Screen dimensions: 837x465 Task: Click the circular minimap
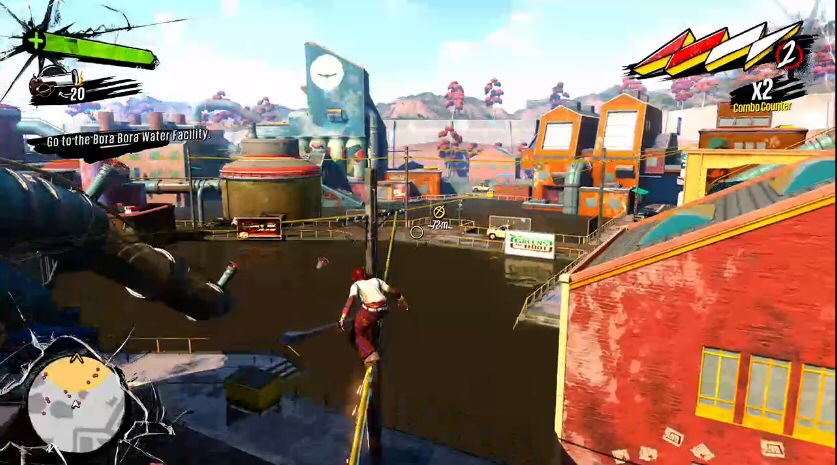[x=76, y=403]
